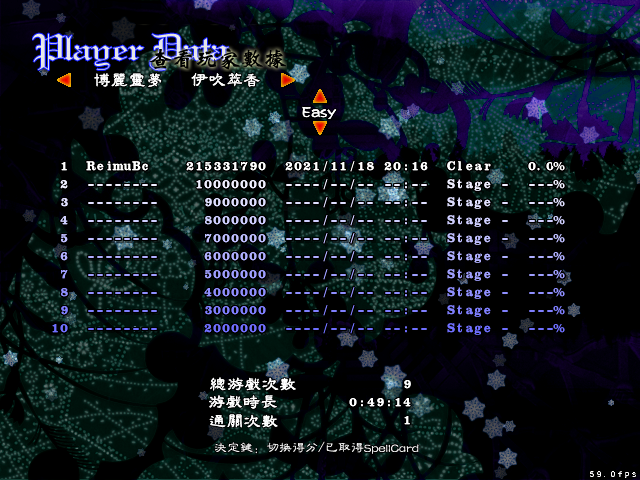Click the right arrow beside the character names

click(287, 80)
